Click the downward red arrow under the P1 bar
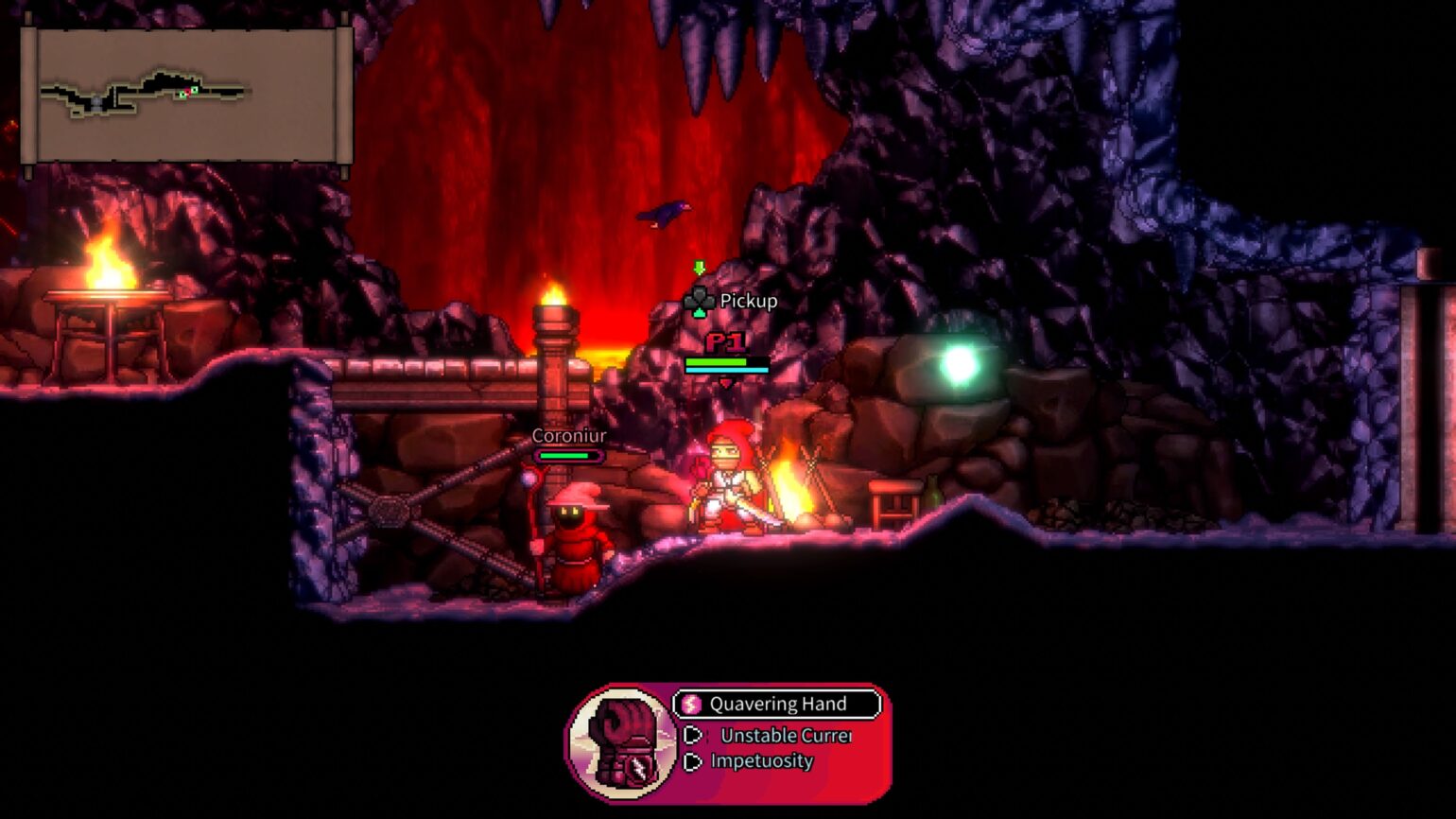1456x819 pixels. (x=726, y=382)
